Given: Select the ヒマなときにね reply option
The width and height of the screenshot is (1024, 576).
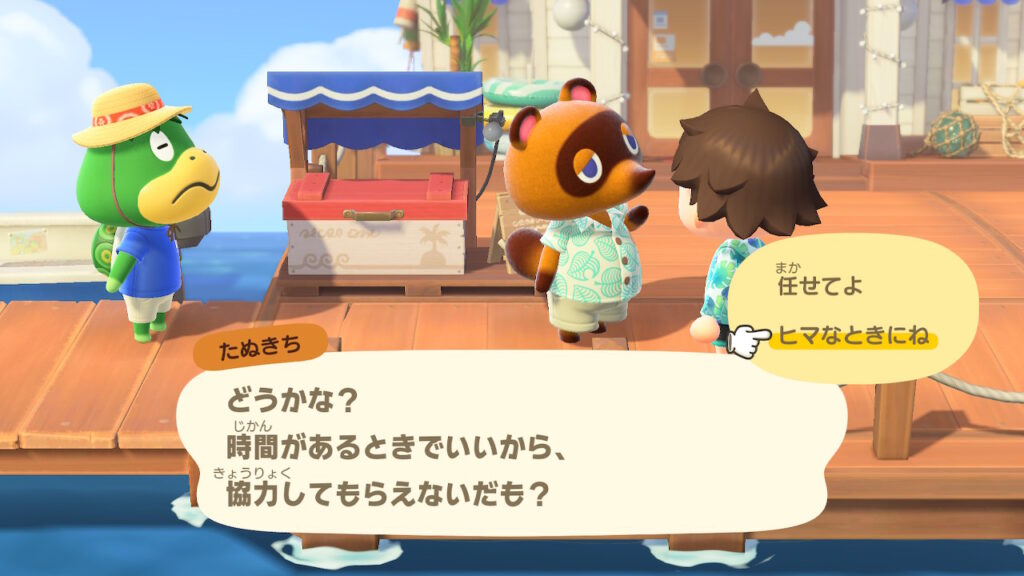Looking at the screenshot, I should click(x=851, y=337).
